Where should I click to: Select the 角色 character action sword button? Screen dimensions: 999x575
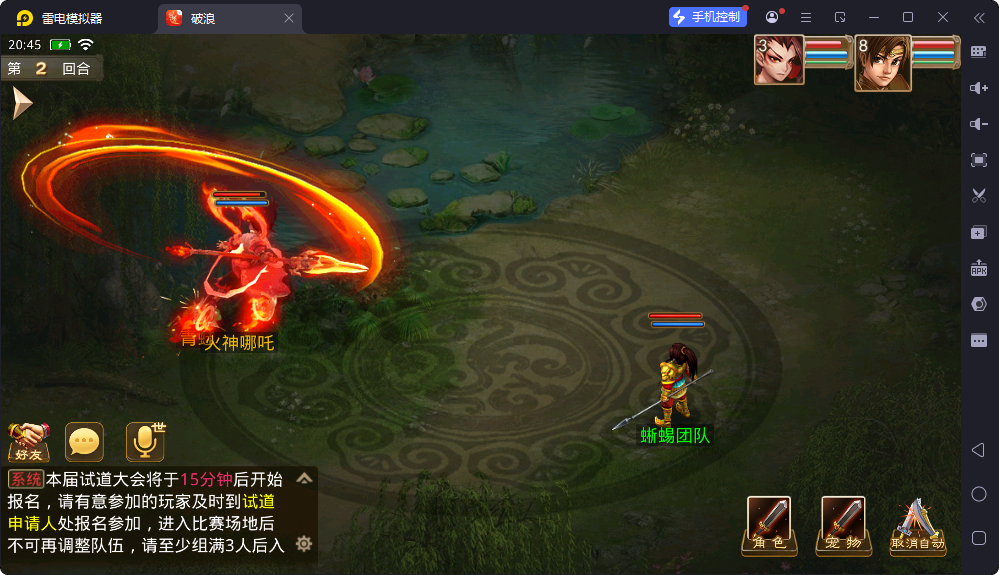click(x=769, y=524)
